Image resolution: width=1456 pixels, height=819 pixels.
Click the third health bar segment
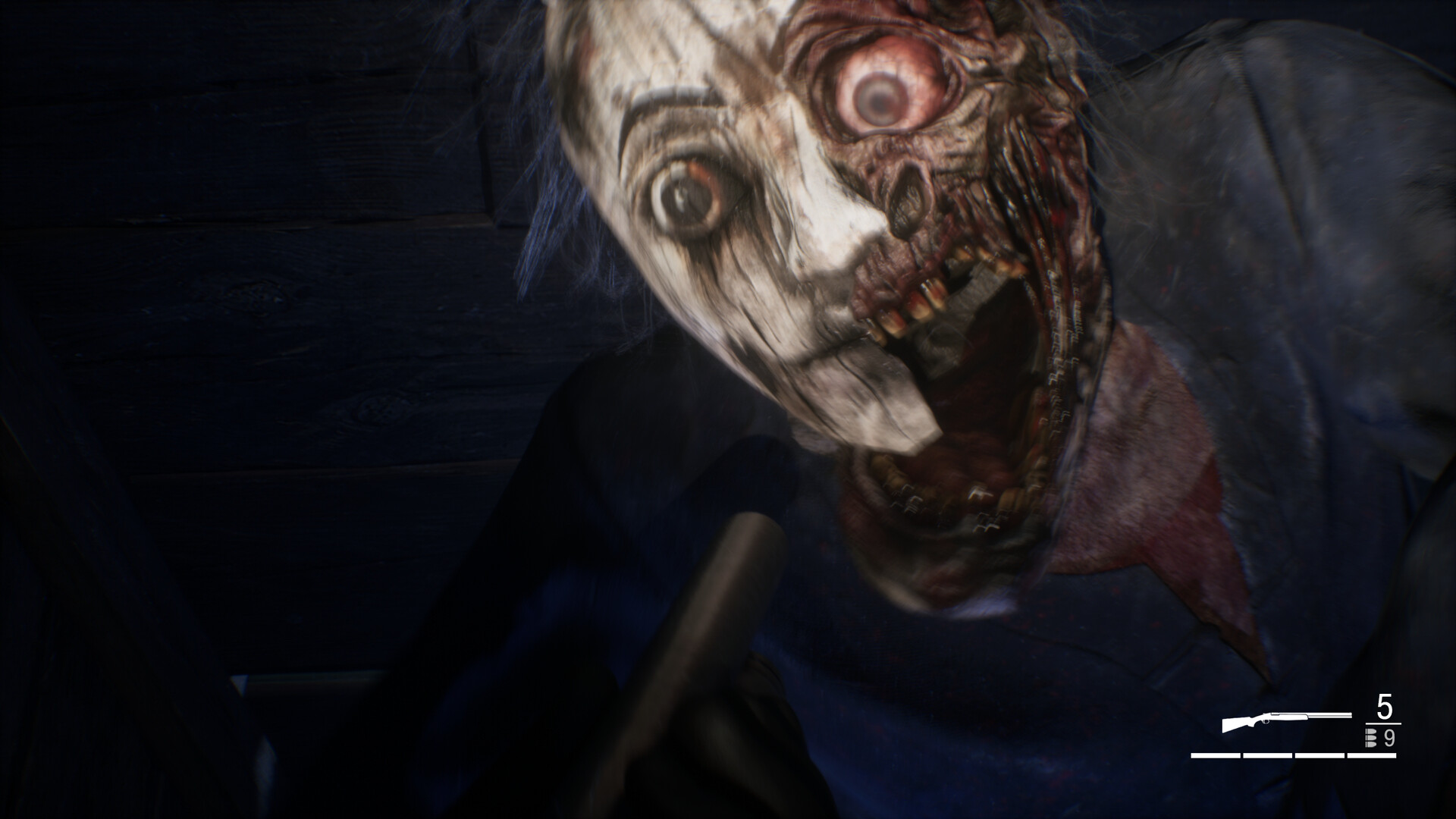click(1319, 756)
